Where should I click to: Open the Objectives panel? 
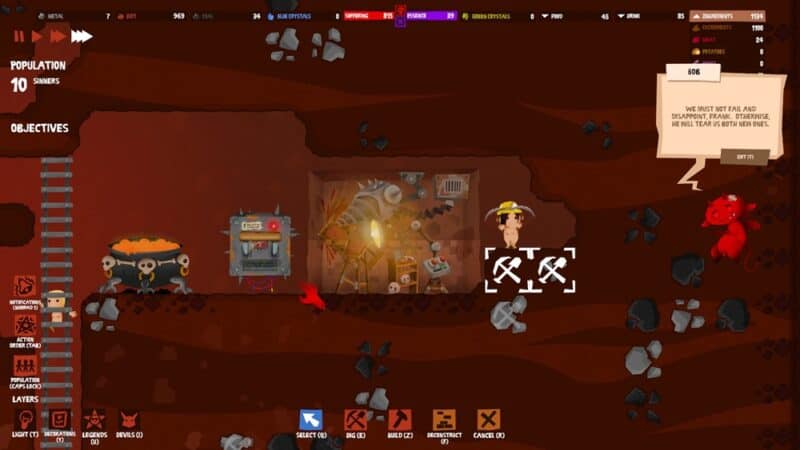tap(39, 128)
